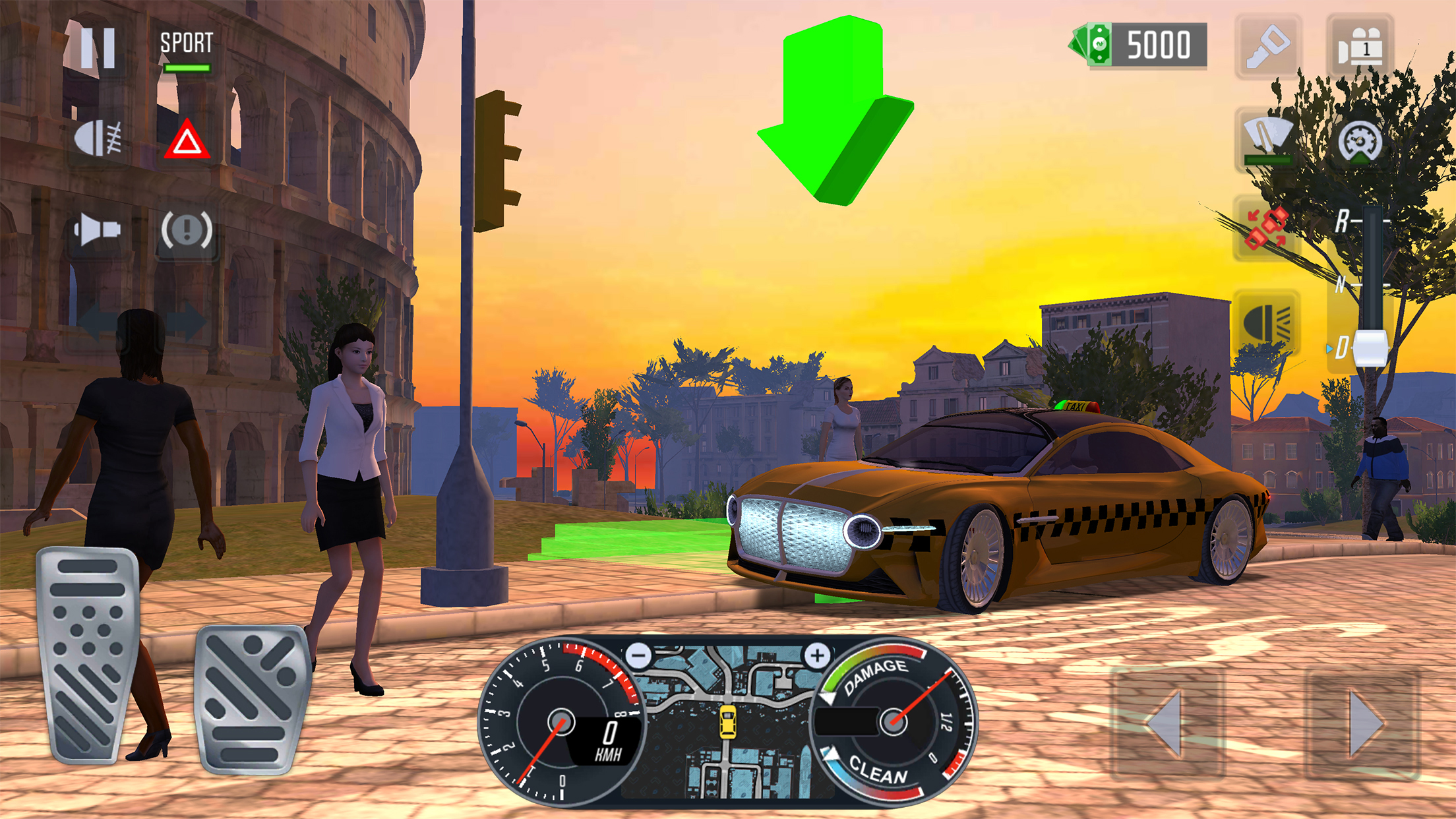Turn on the windshield wipers
The image size is (1456, 819).
point(1267,139)
